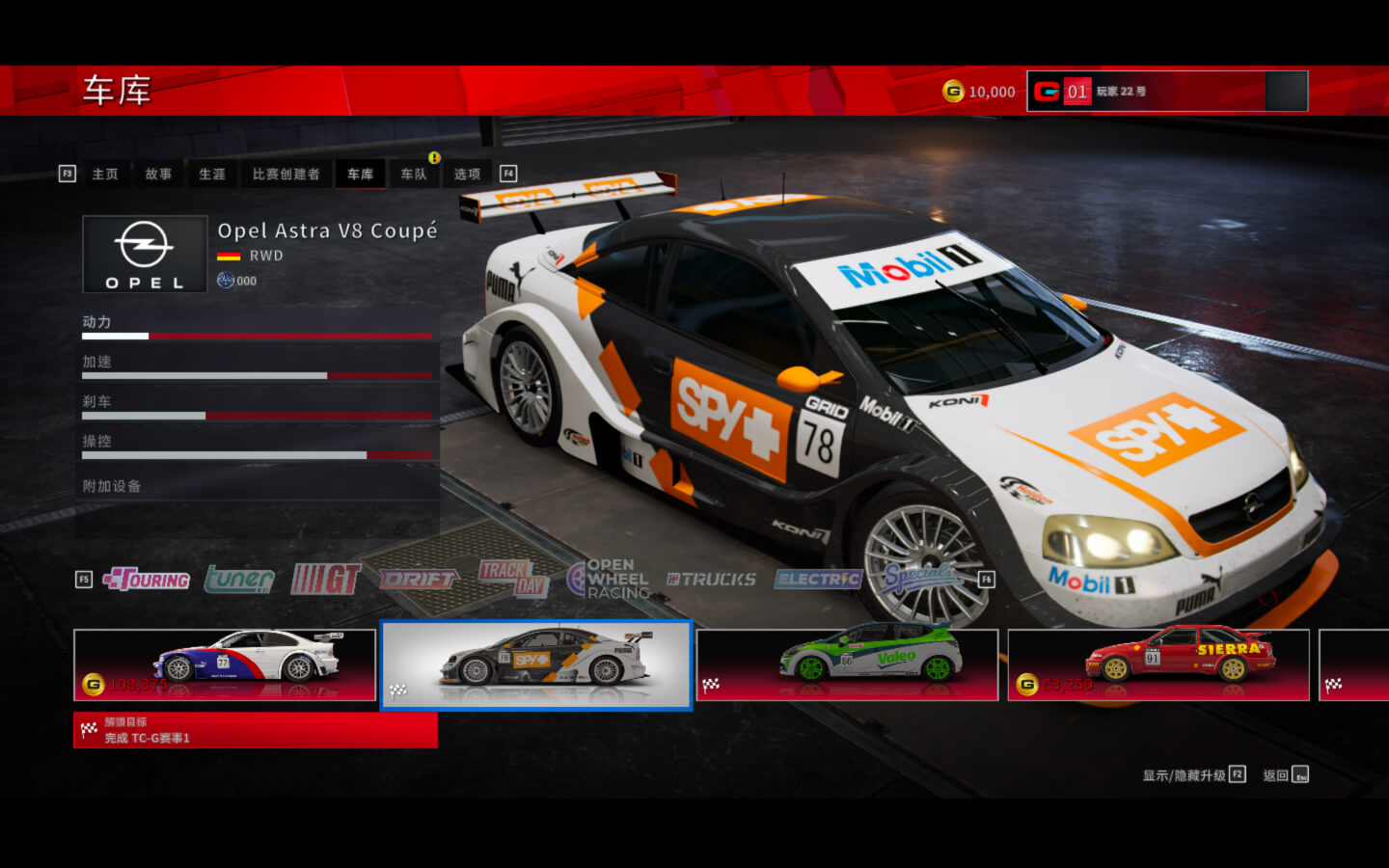Choose the Drift car category
The height and width of the screenshot is (868, 1389).
pos(419,580)
